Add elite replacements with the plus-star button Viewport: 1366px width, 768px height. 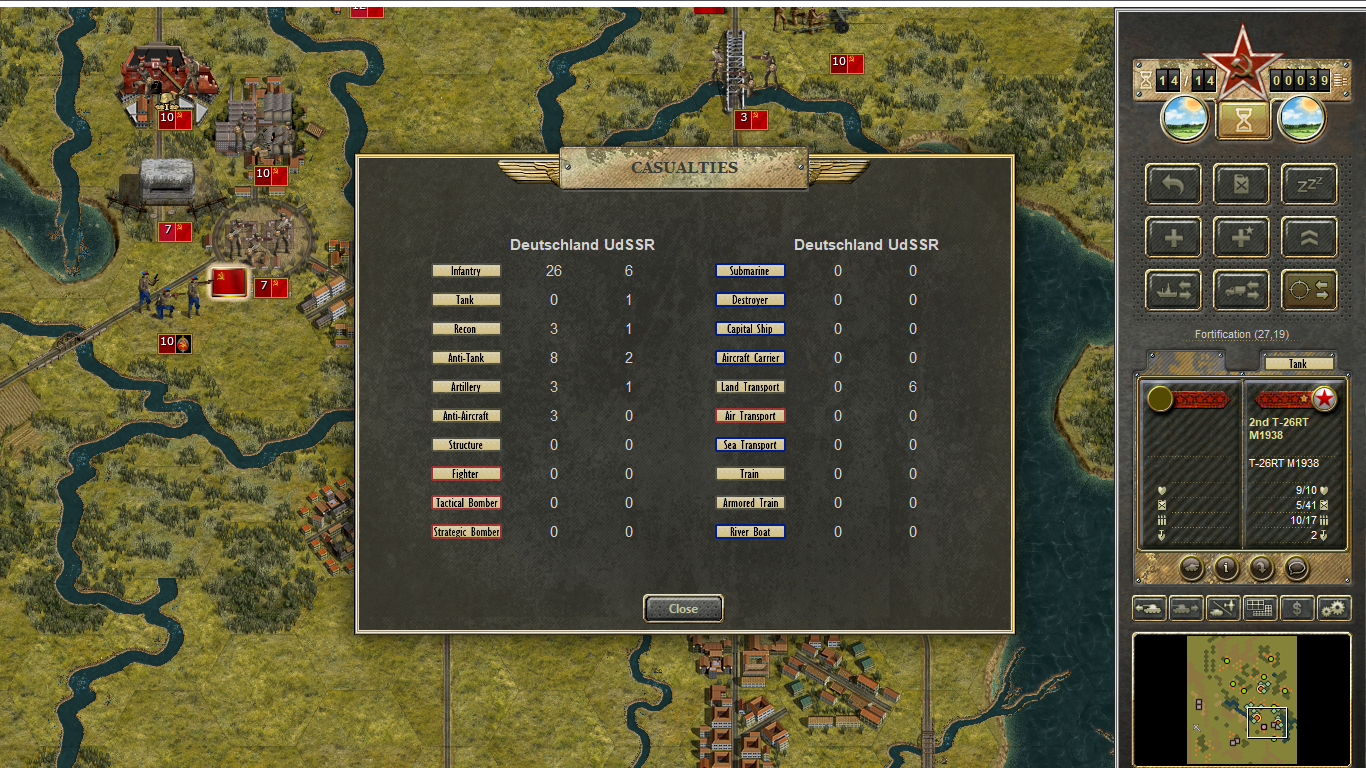pos(1241,238)
